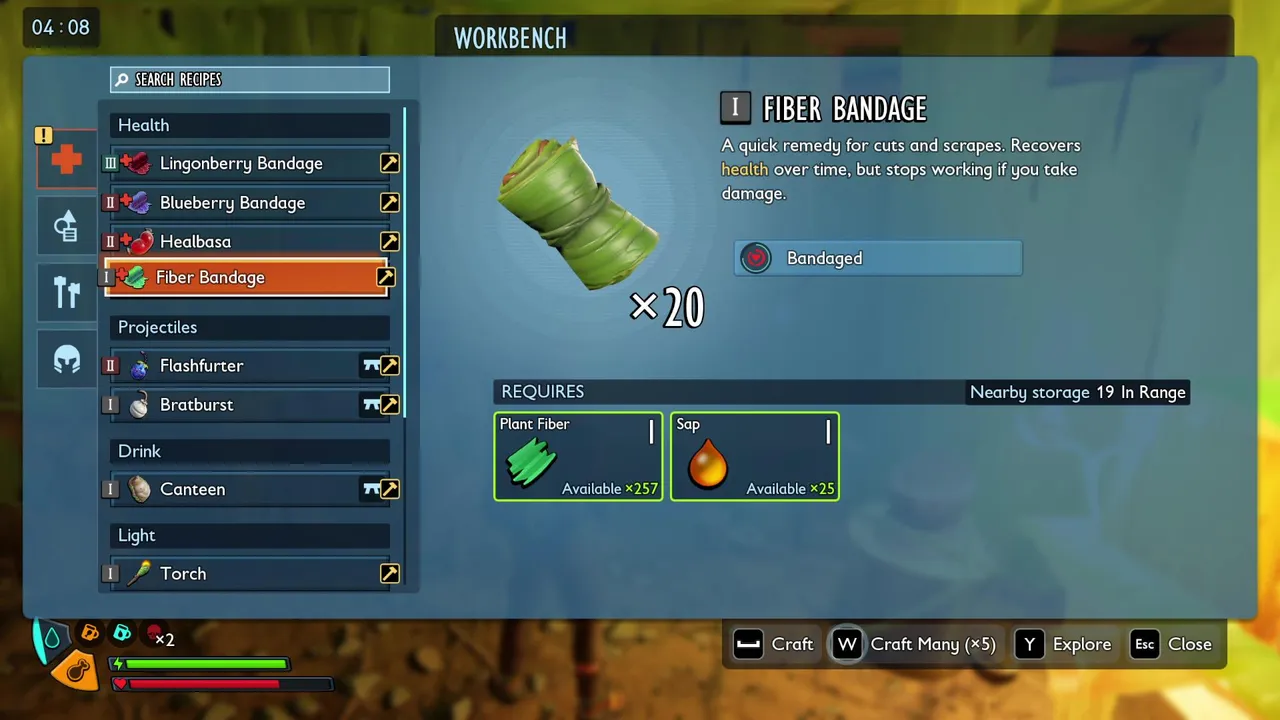
Task: Open the Torch recipe
Action: point(183,573)
